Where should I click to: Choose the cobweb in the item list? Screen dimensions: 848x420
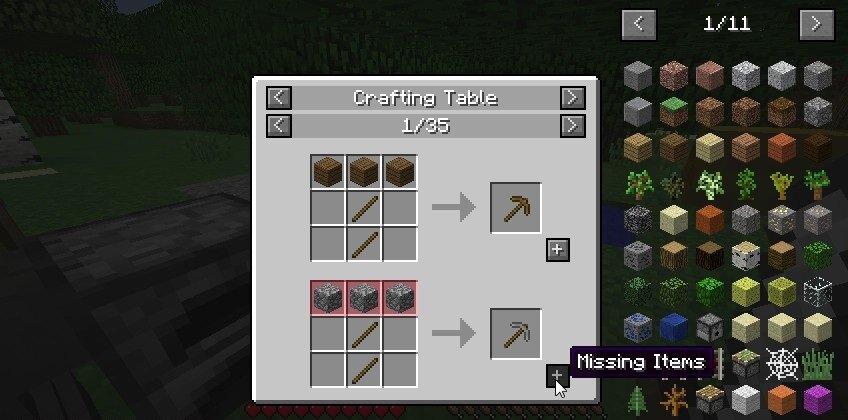tap(782, 362)
